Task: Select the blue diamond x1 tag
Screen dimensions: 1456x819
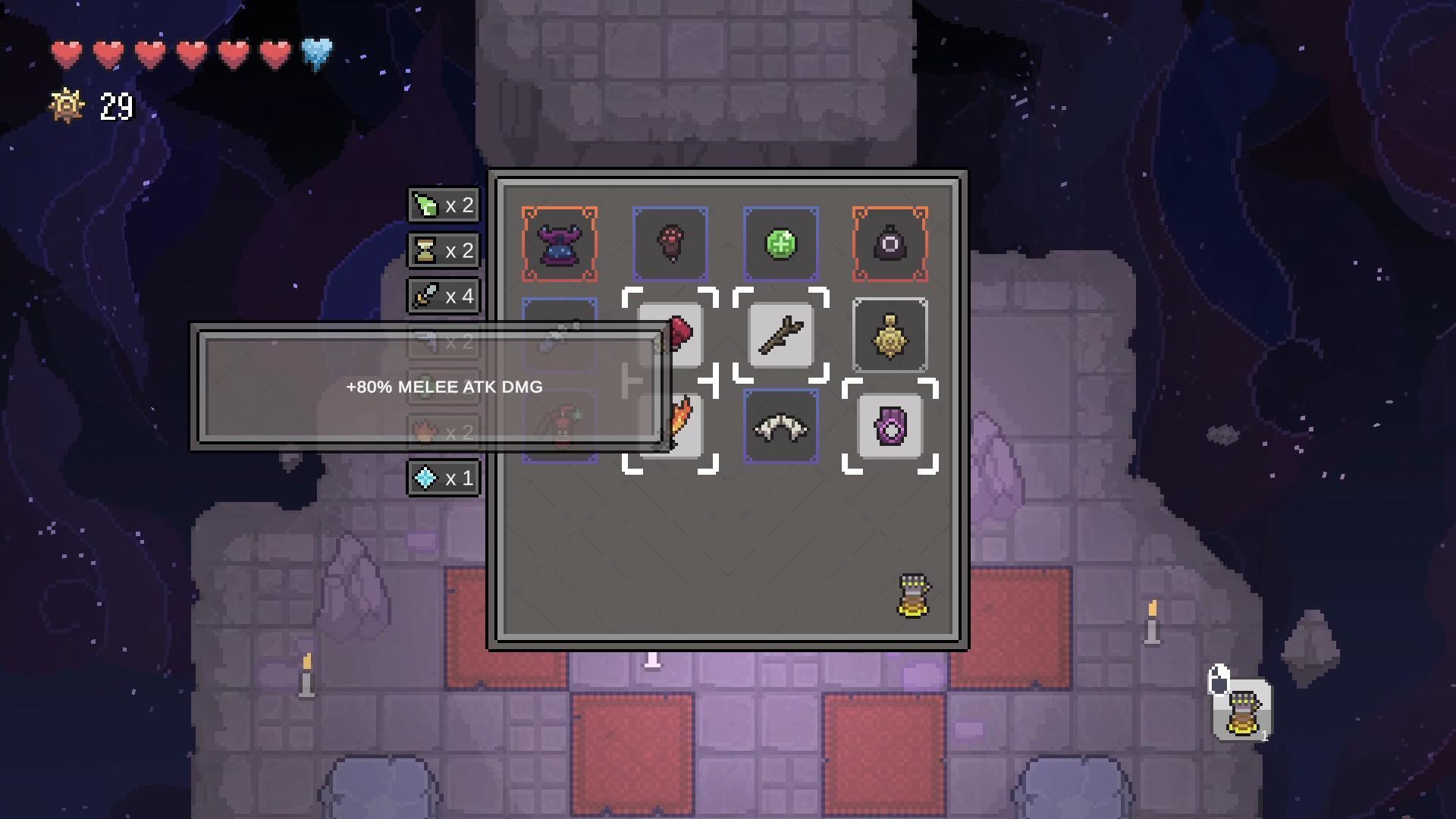Action: 444,479
